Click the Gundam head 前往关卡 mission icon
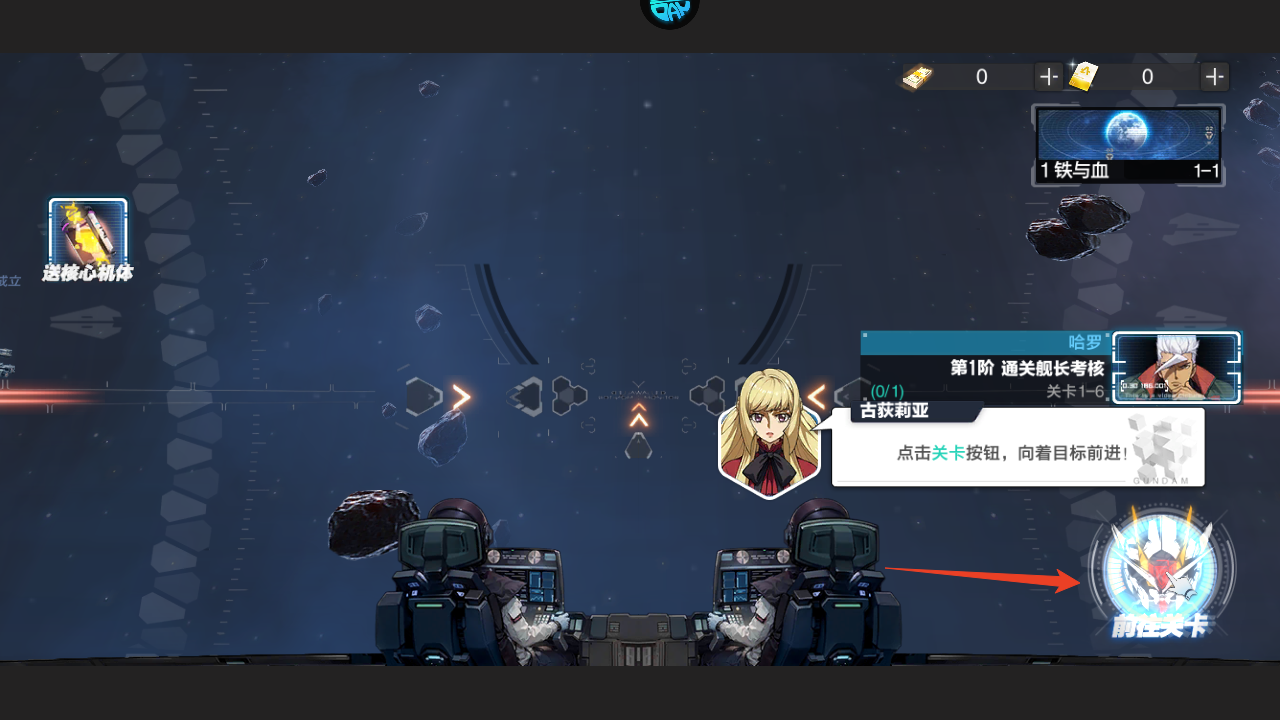1280x720 pixels. point(1160,567)
